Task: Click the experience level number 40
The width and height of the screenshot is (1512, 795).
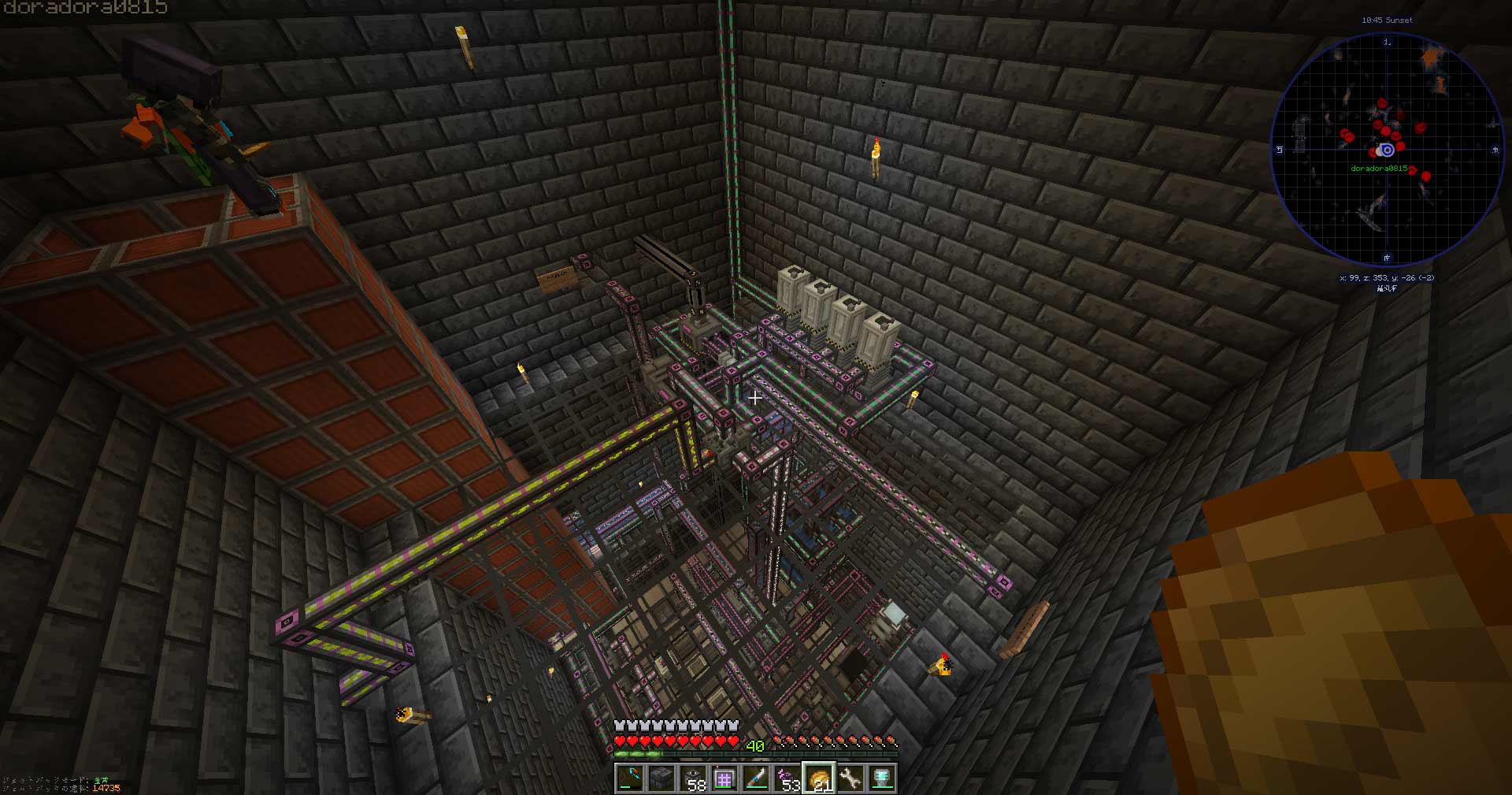Action: click(x=754, y=744)
